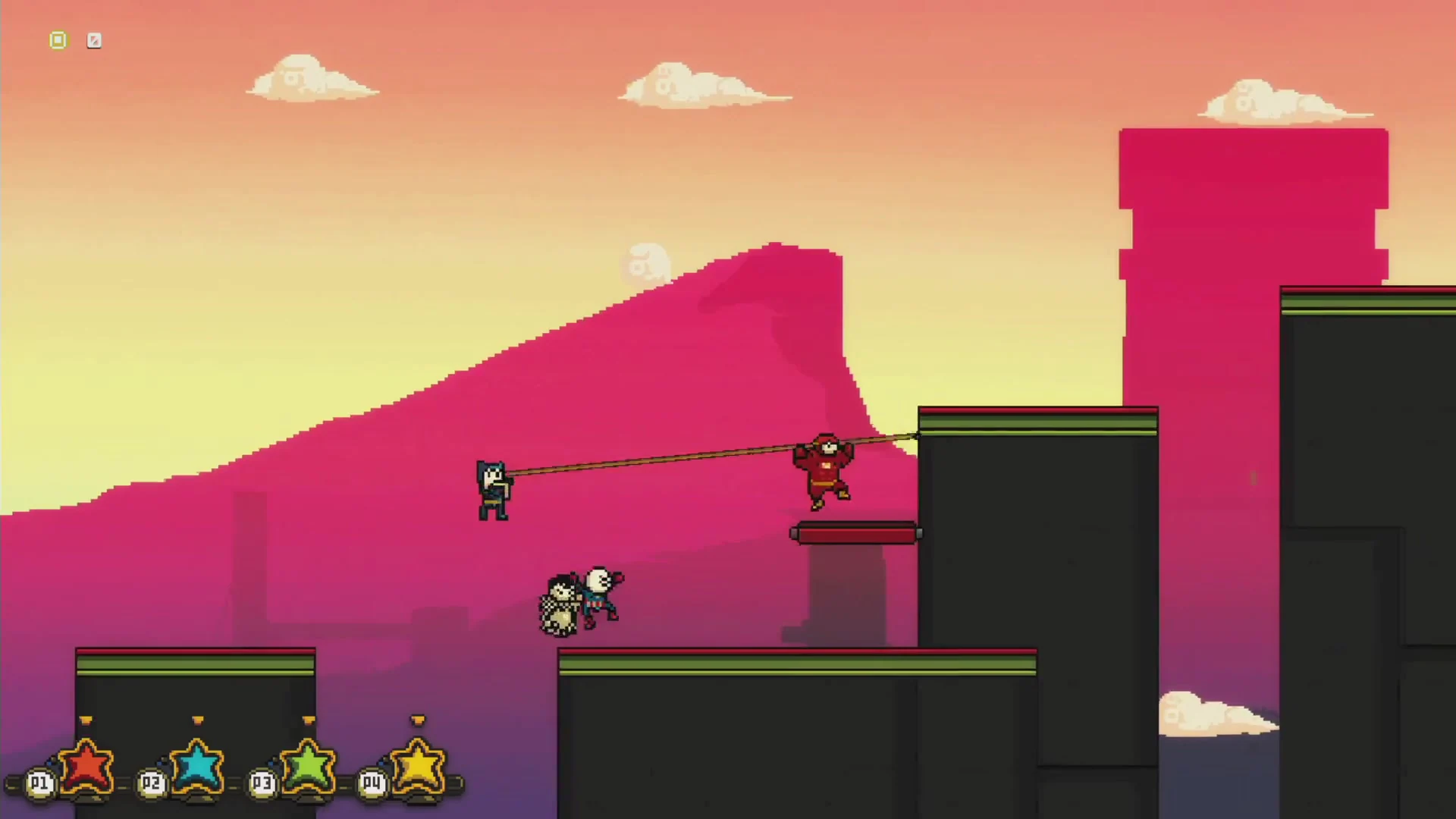Click the orange marker above Player 1's star
Viewport: 1456px width, 819px height.
click(x=86, y=720)
